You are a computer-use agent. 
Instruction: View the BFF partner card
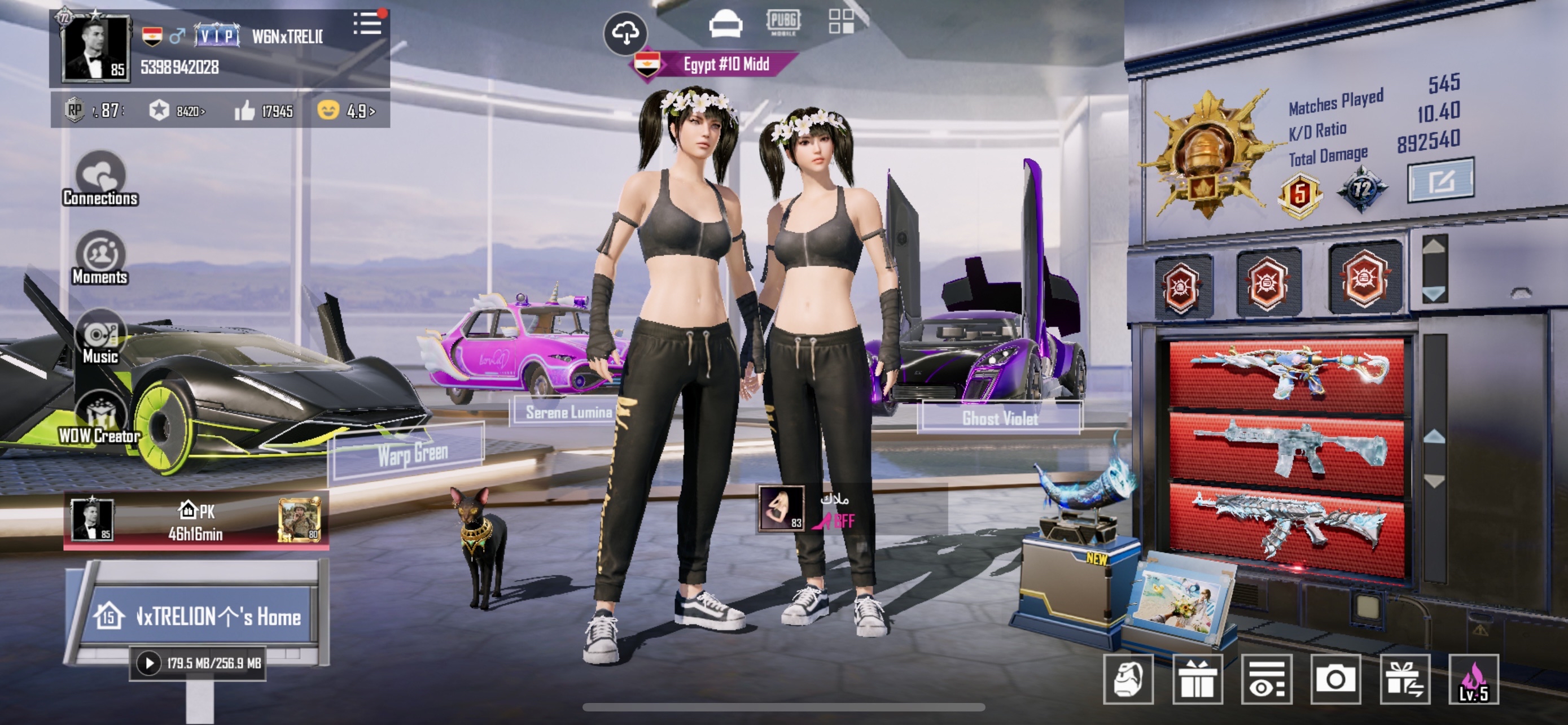pos(807,509)
